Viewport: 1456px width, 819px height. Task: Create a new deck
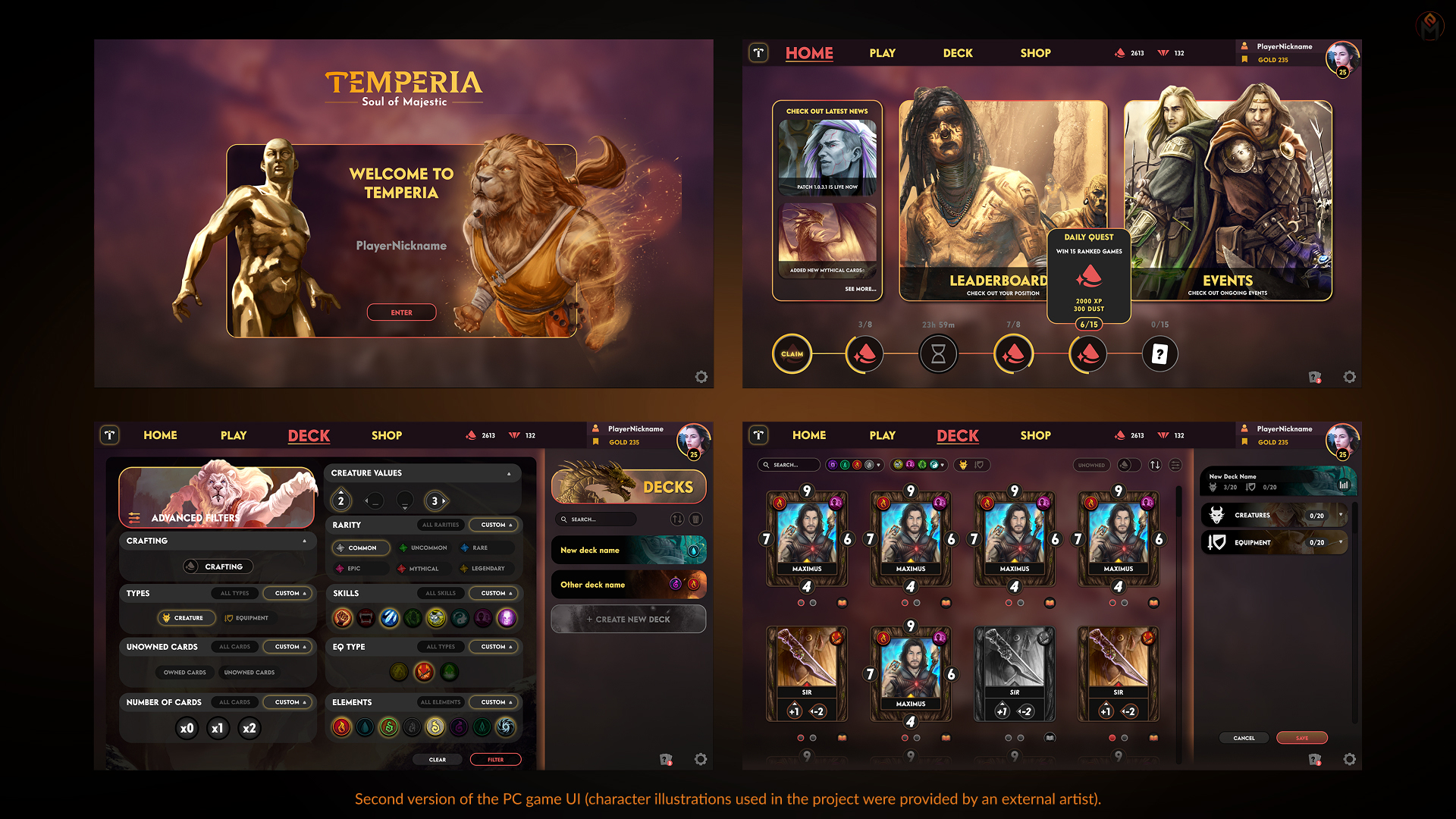coord(628,619)
